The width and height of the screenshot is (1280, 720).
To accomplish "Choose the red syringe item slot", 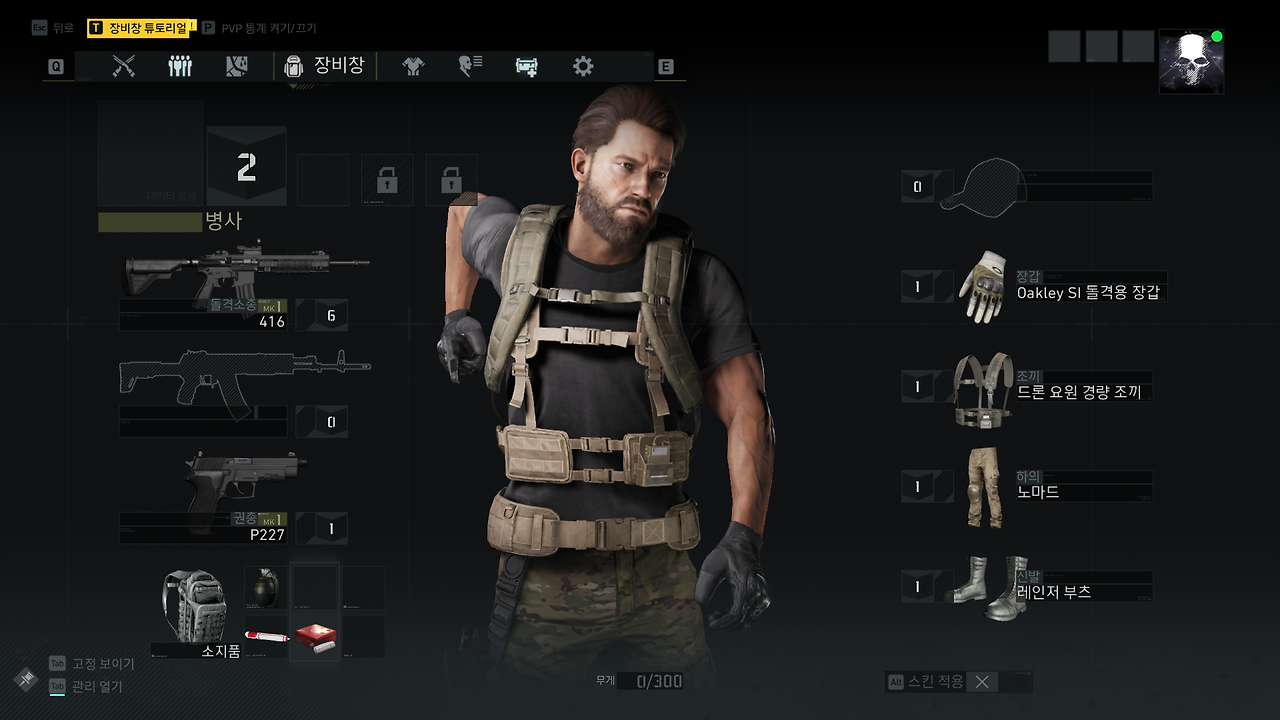I will [x=266, y=636].
